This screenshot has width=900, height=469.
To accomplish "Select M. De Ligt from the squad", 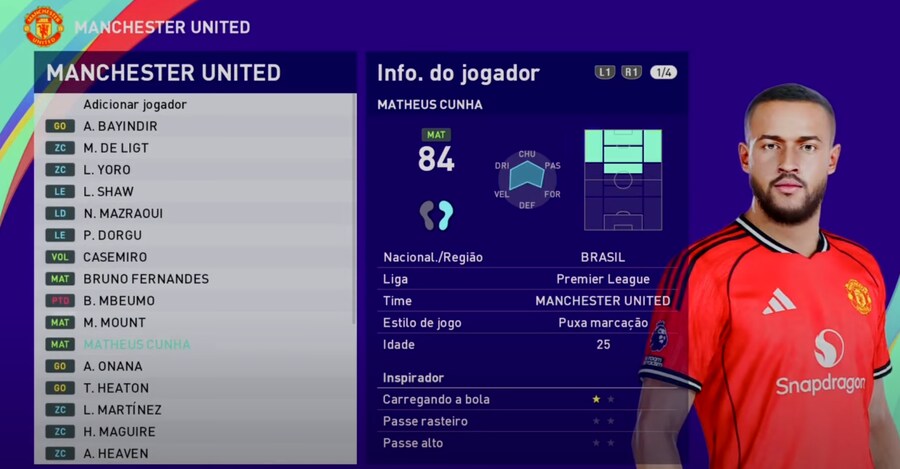I will pyautogui.click(x=116, y=148).
